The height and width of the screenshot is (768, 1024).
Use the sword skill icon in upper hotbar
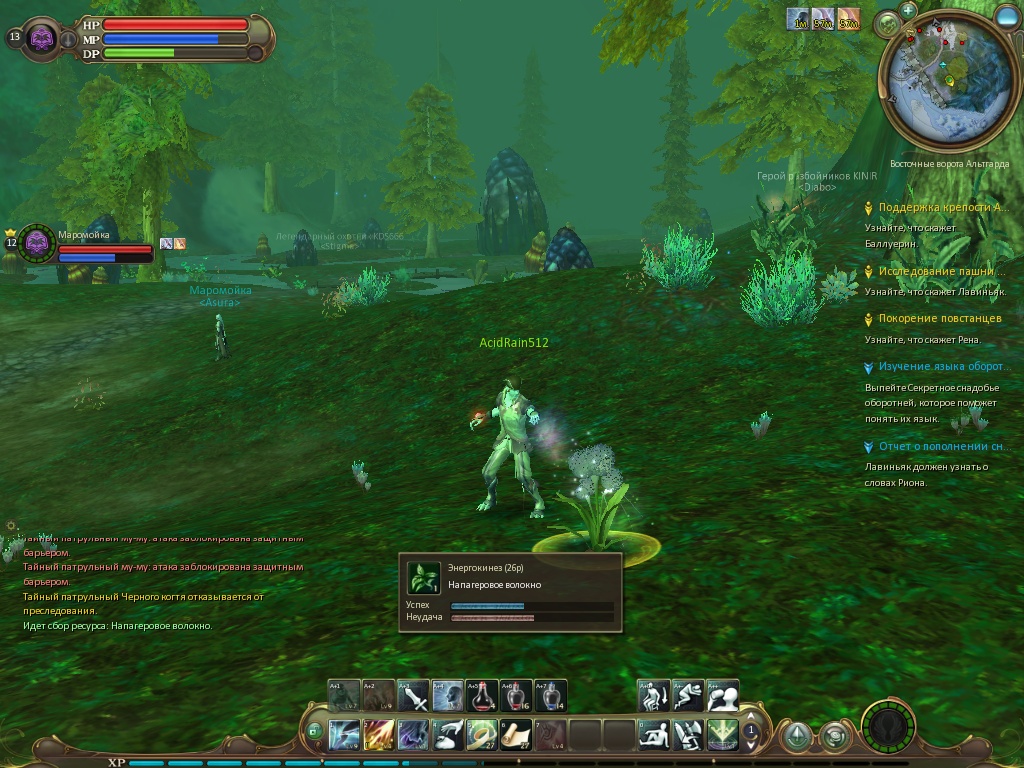[x=413, y=695]
